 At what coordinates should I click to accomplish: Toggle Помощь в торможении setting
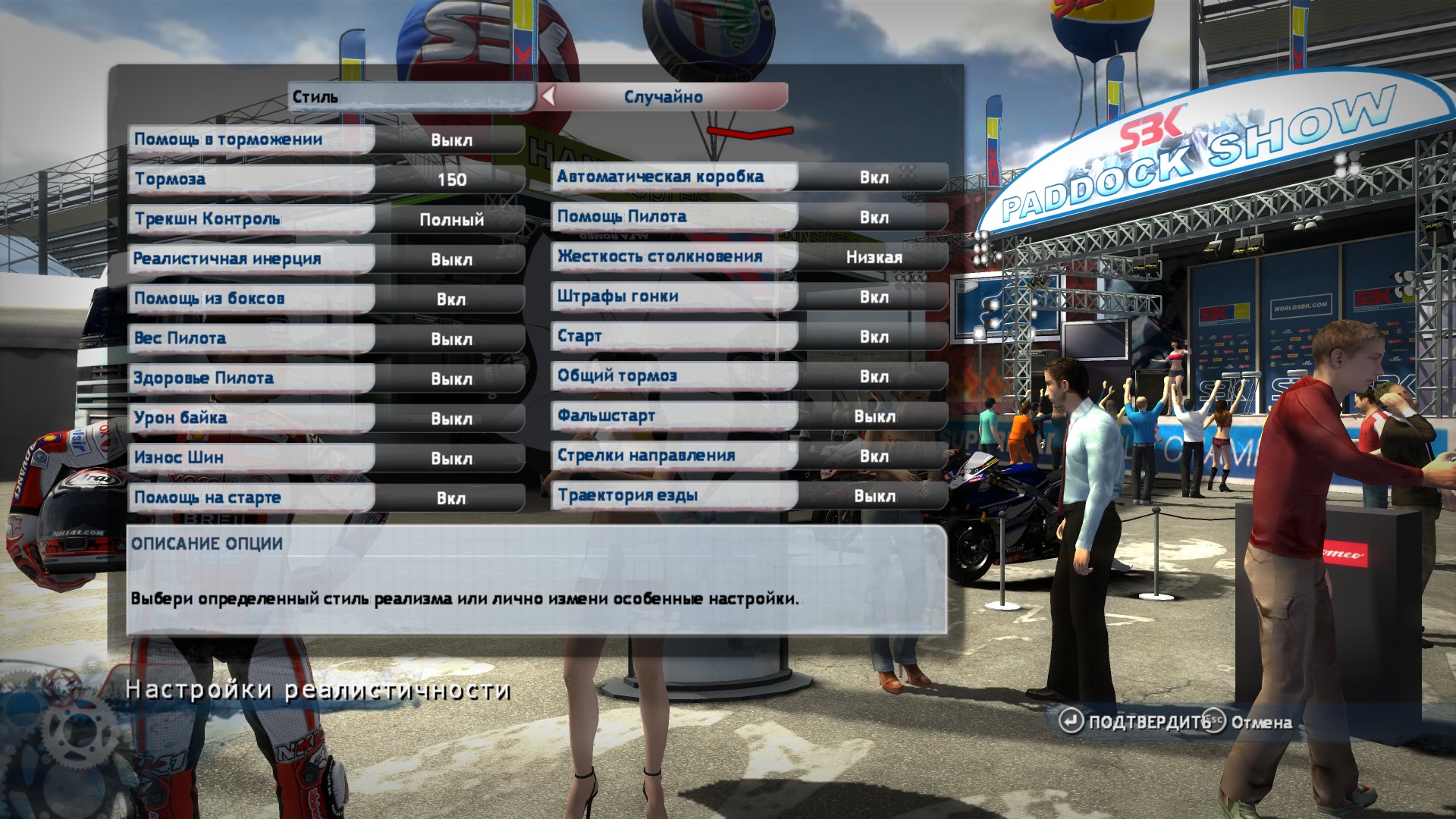pos(326,140)
